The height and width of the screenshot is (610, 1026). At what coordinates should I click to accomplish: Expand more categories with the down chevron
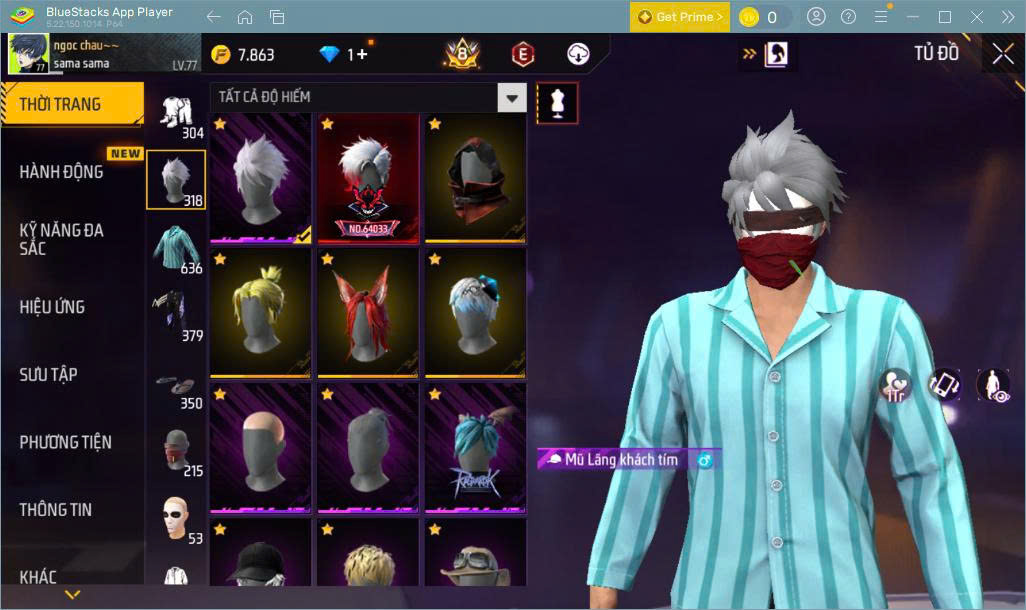point(72,594)
